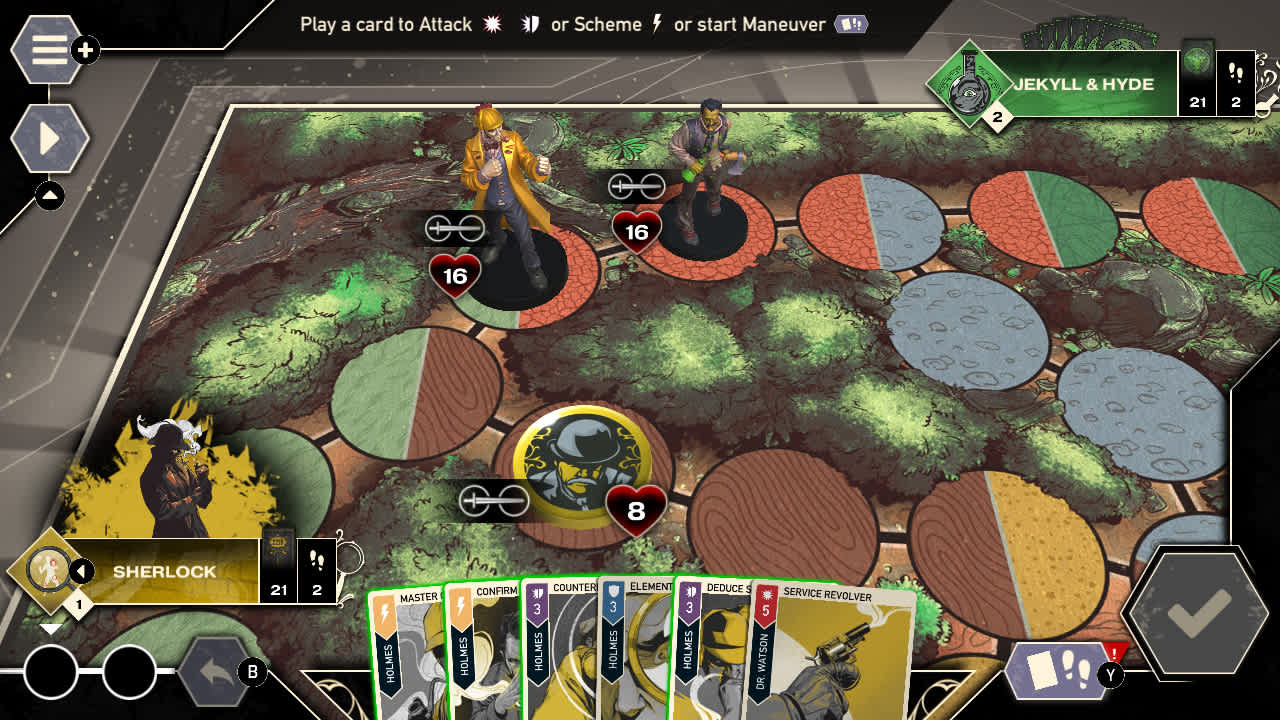Click Sherlock's red health badge showing 8

tap(634, 509)
